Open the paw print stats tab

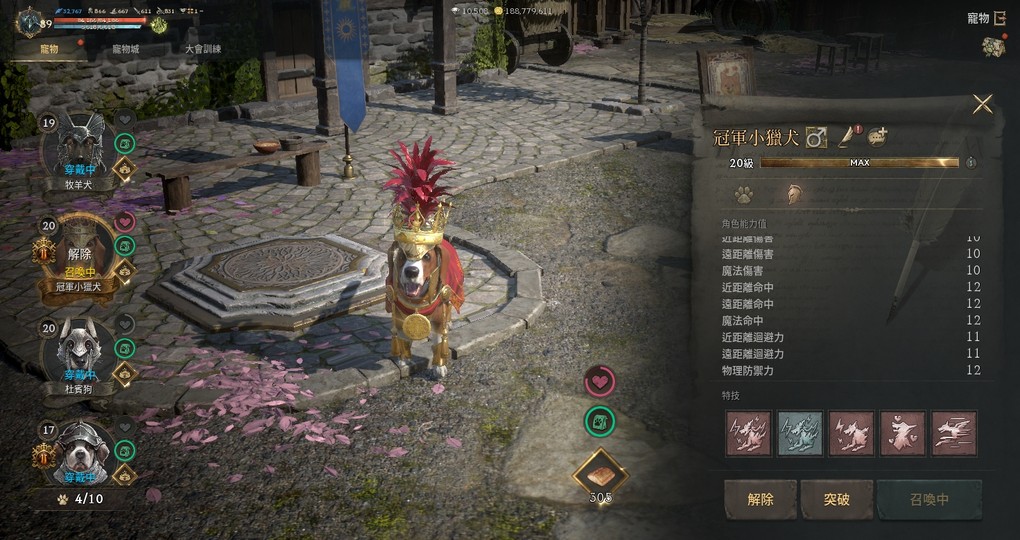[743, 194]
